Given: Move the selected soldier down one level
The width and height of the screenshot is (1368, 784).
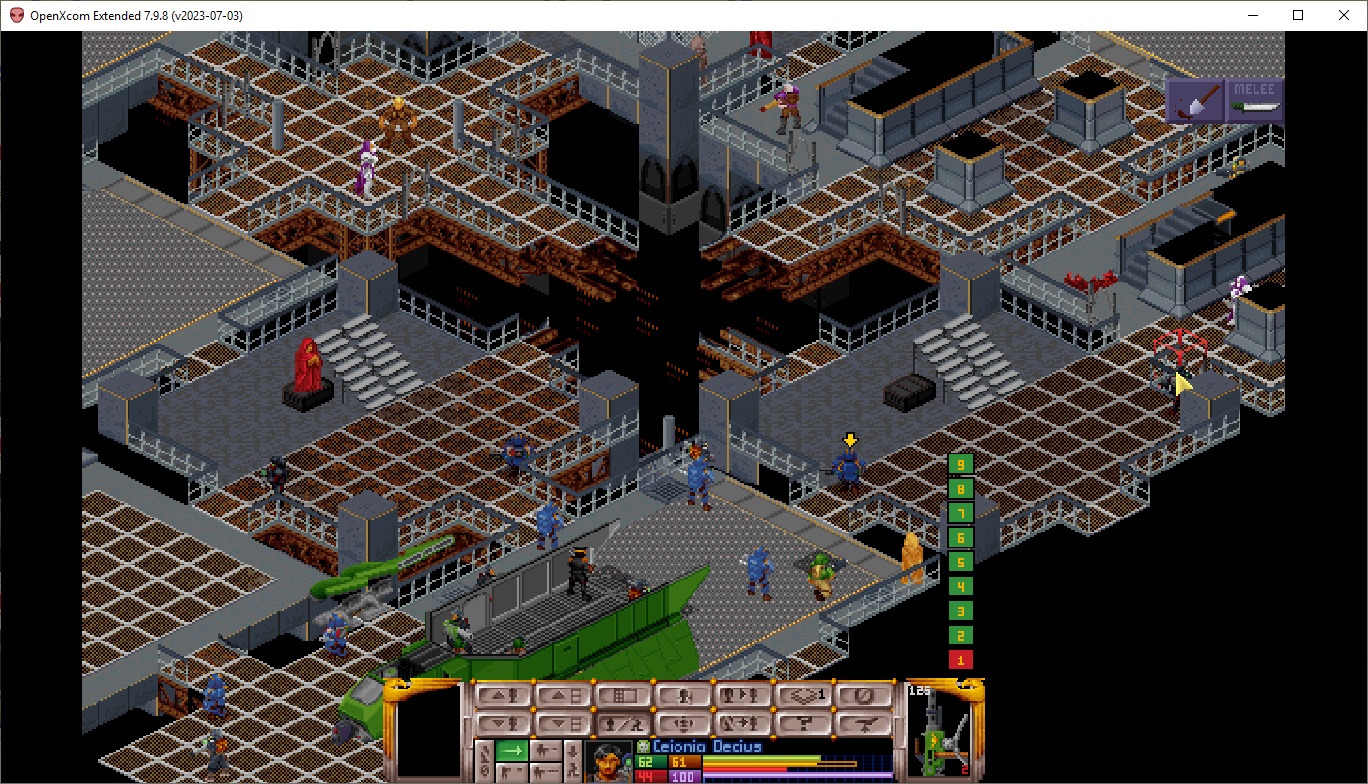Looking at the screenshot, I should [x=503, y=723].
